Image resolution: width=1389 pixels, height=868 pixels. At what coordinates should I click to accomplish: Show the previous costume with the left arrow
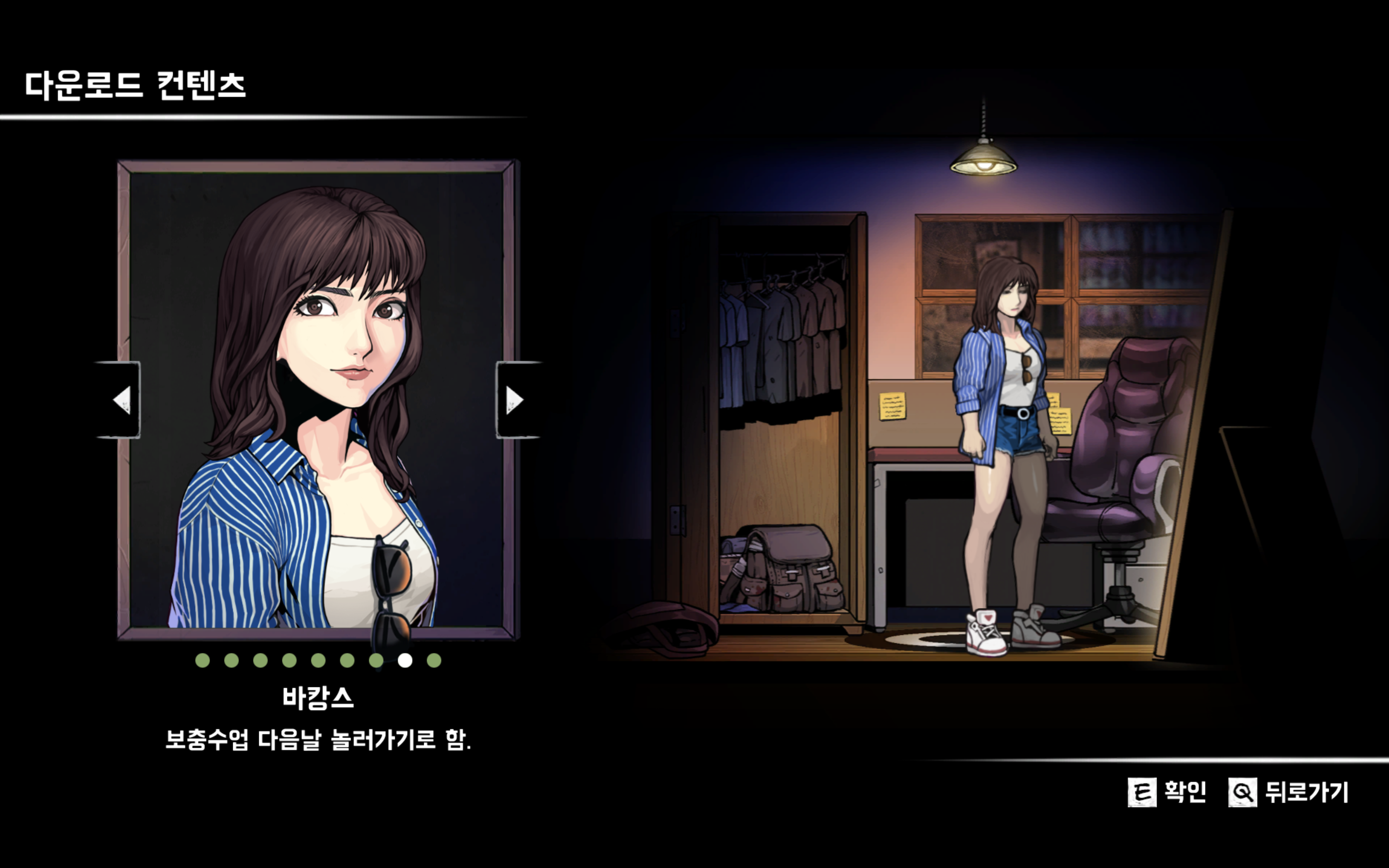(119, 400)
